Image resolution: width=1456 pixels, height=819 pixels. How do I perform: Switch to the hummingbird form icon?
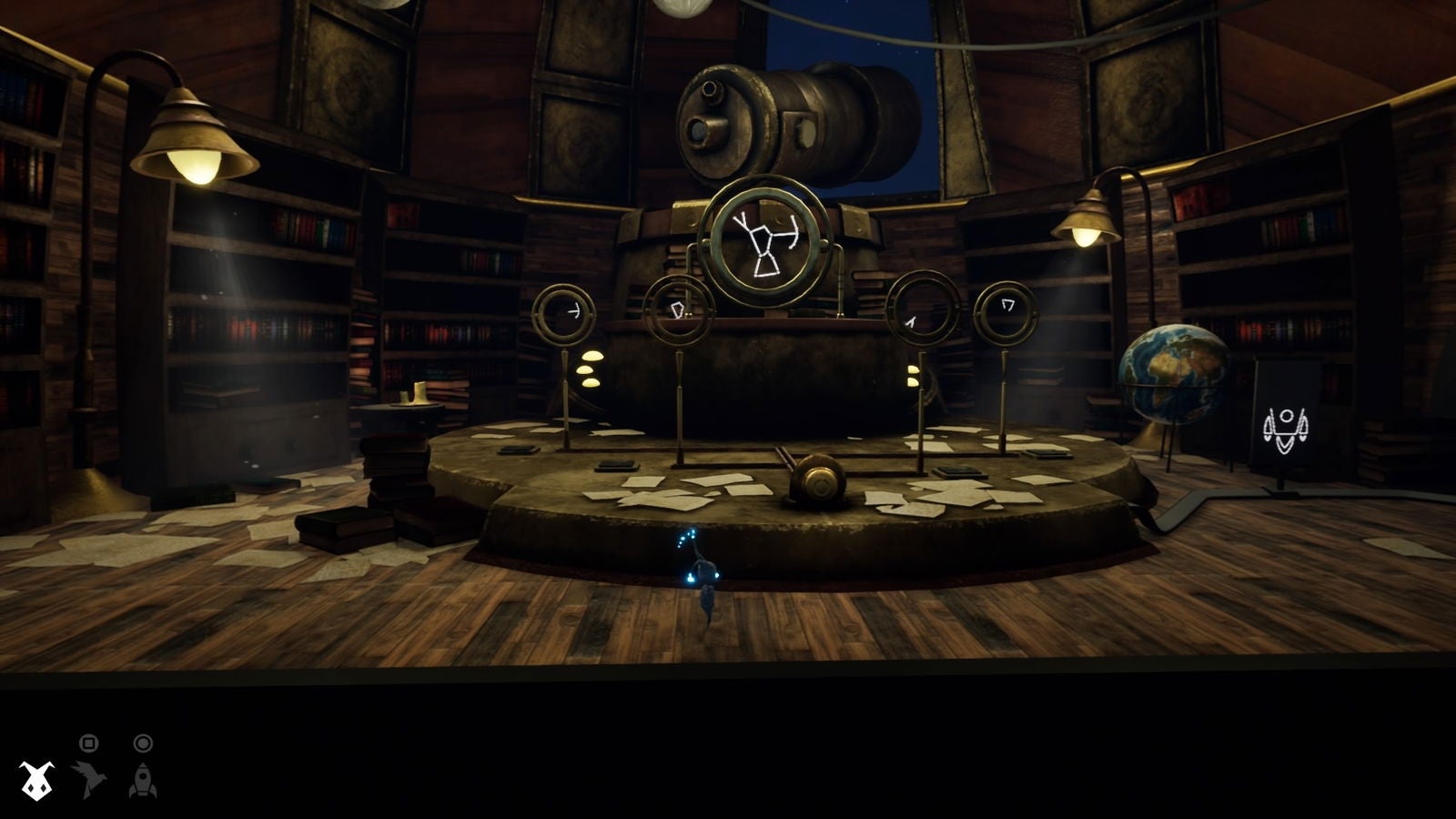(89, 781)
